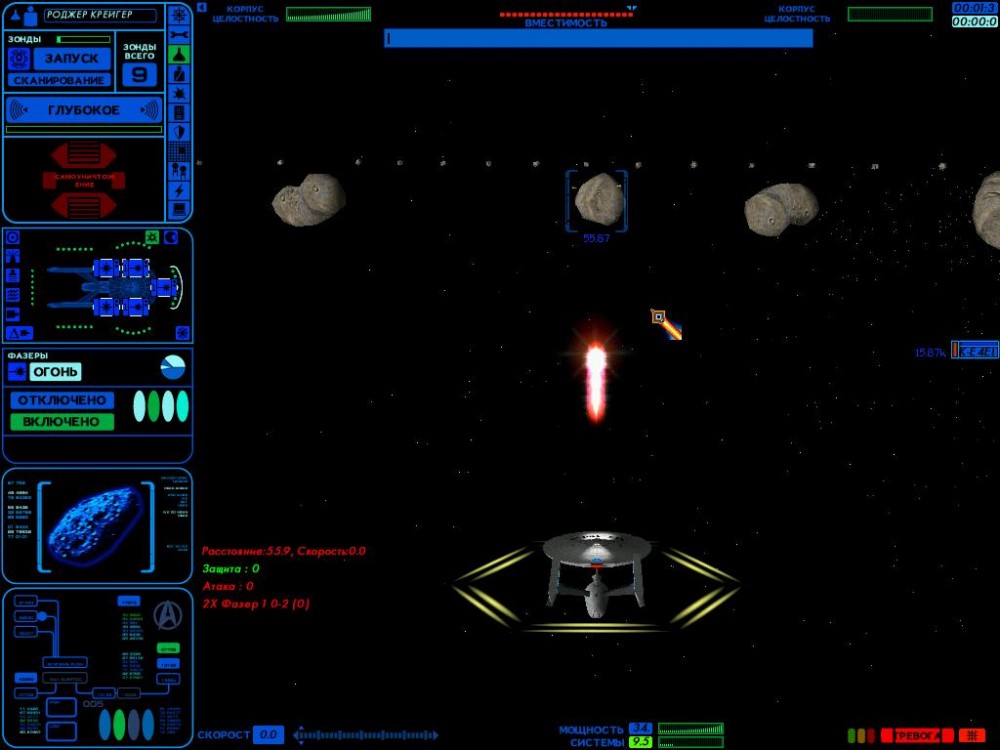Select the green science flask station tab
Screen dimensions: 1000x750
(179, 54)
